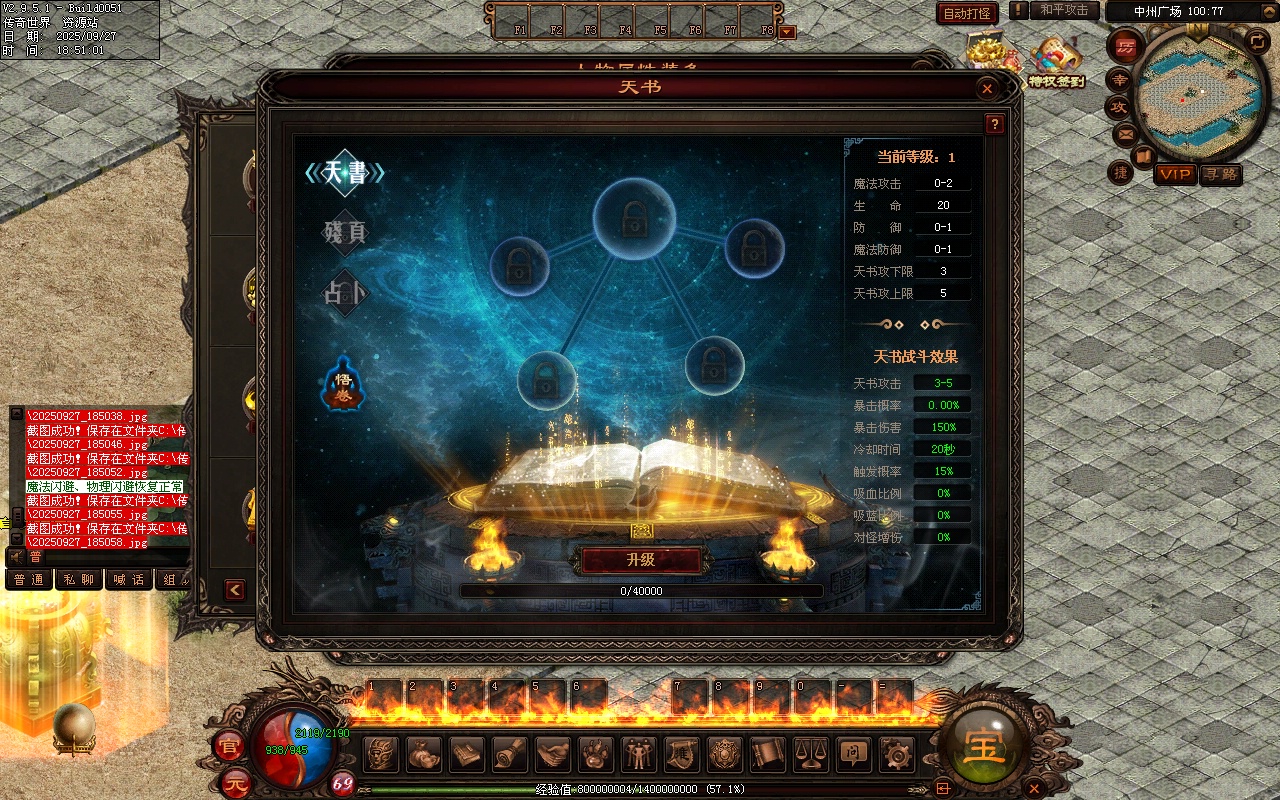1280x800 pixels.
Task: Open the handshake trade icon
Action: coord(553,754)
